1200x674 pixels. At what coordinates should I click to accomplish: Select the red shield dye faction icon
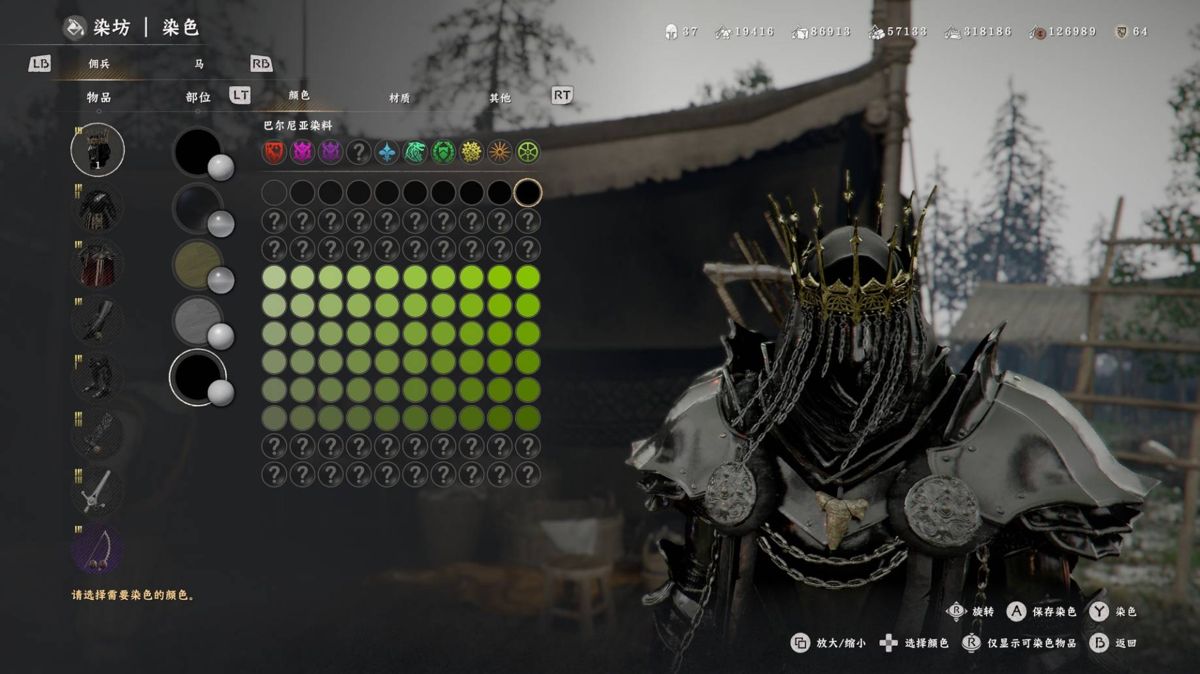pyautogui.click(x=274, y=152)
